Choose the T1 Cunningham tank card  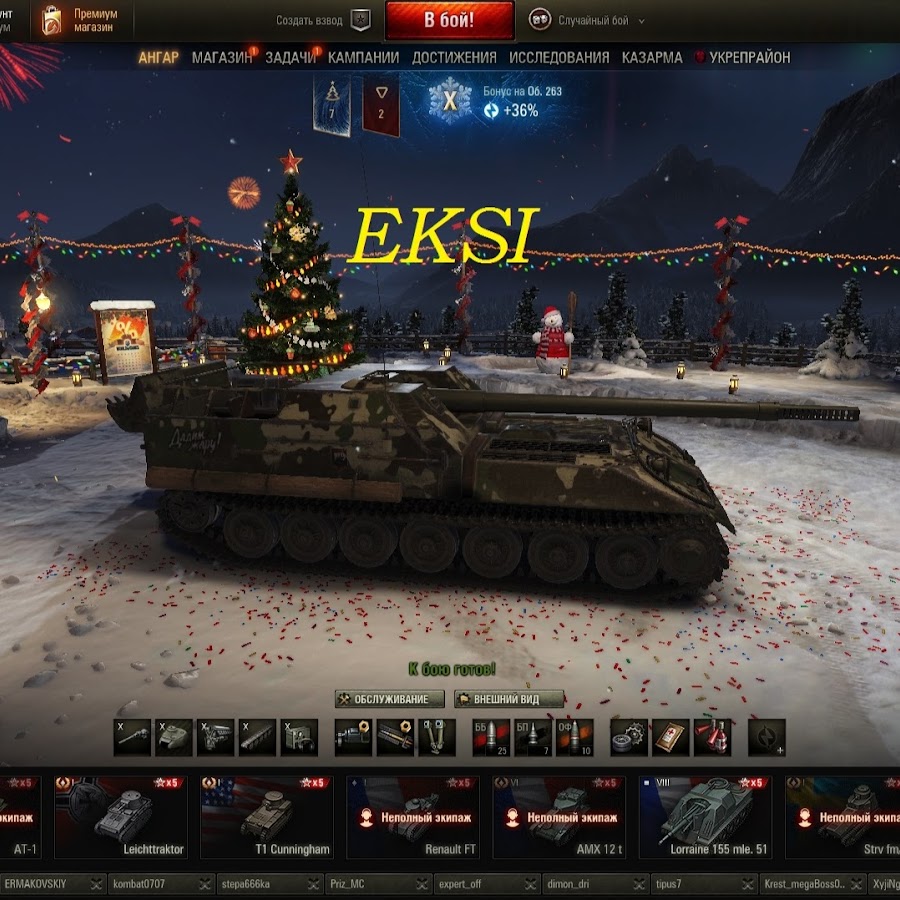point(267,816)
